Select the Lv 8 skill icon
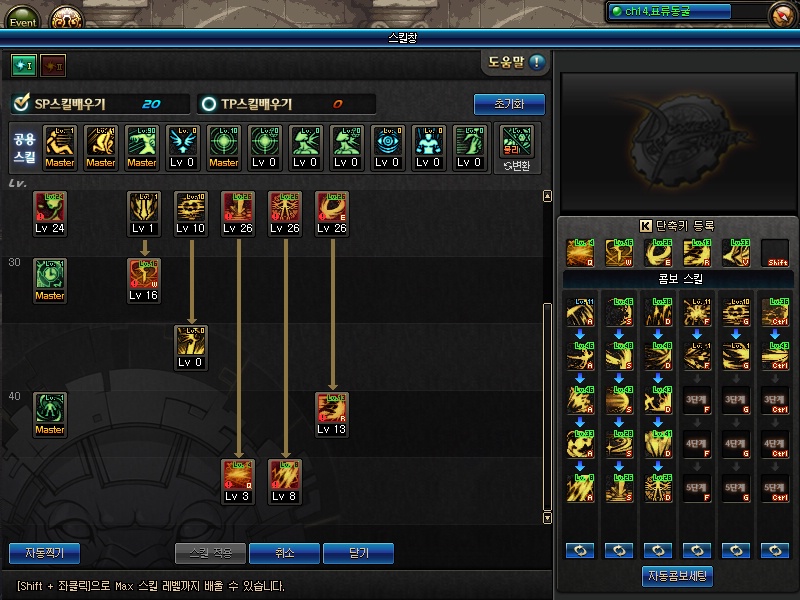800x600 pixels. click(284, 475)
